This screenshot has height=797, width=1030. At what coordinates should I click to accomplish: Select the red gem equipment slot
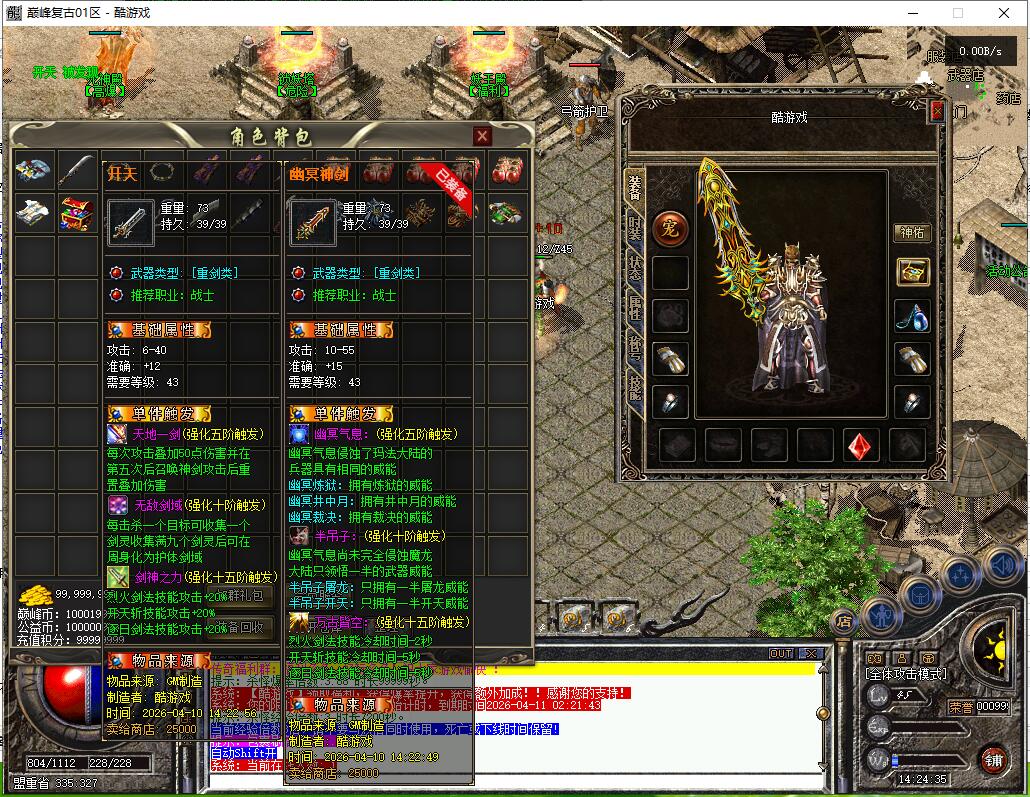pos(861,445)
